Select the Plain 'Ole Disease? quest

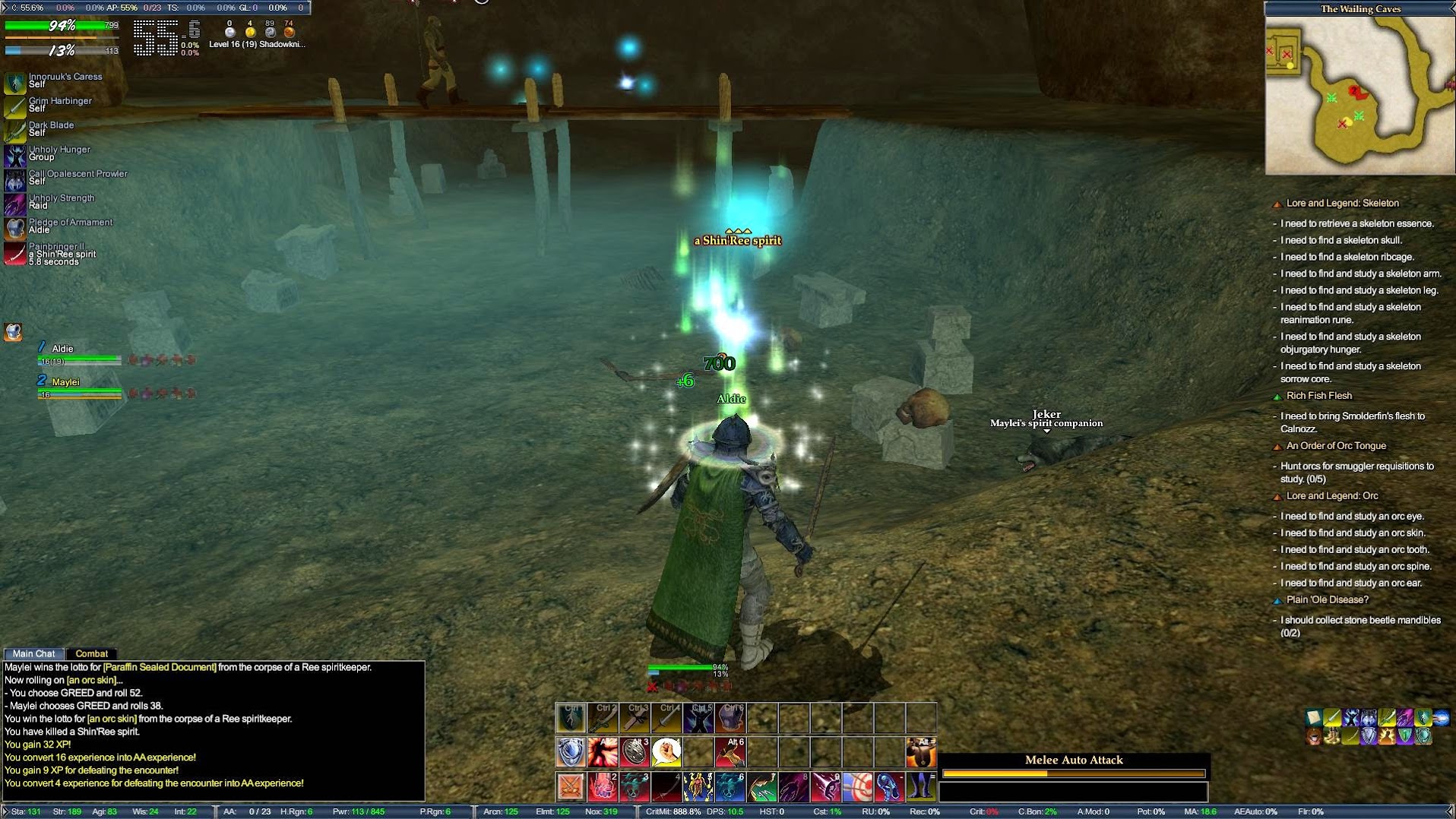[x=1327, y=600]
